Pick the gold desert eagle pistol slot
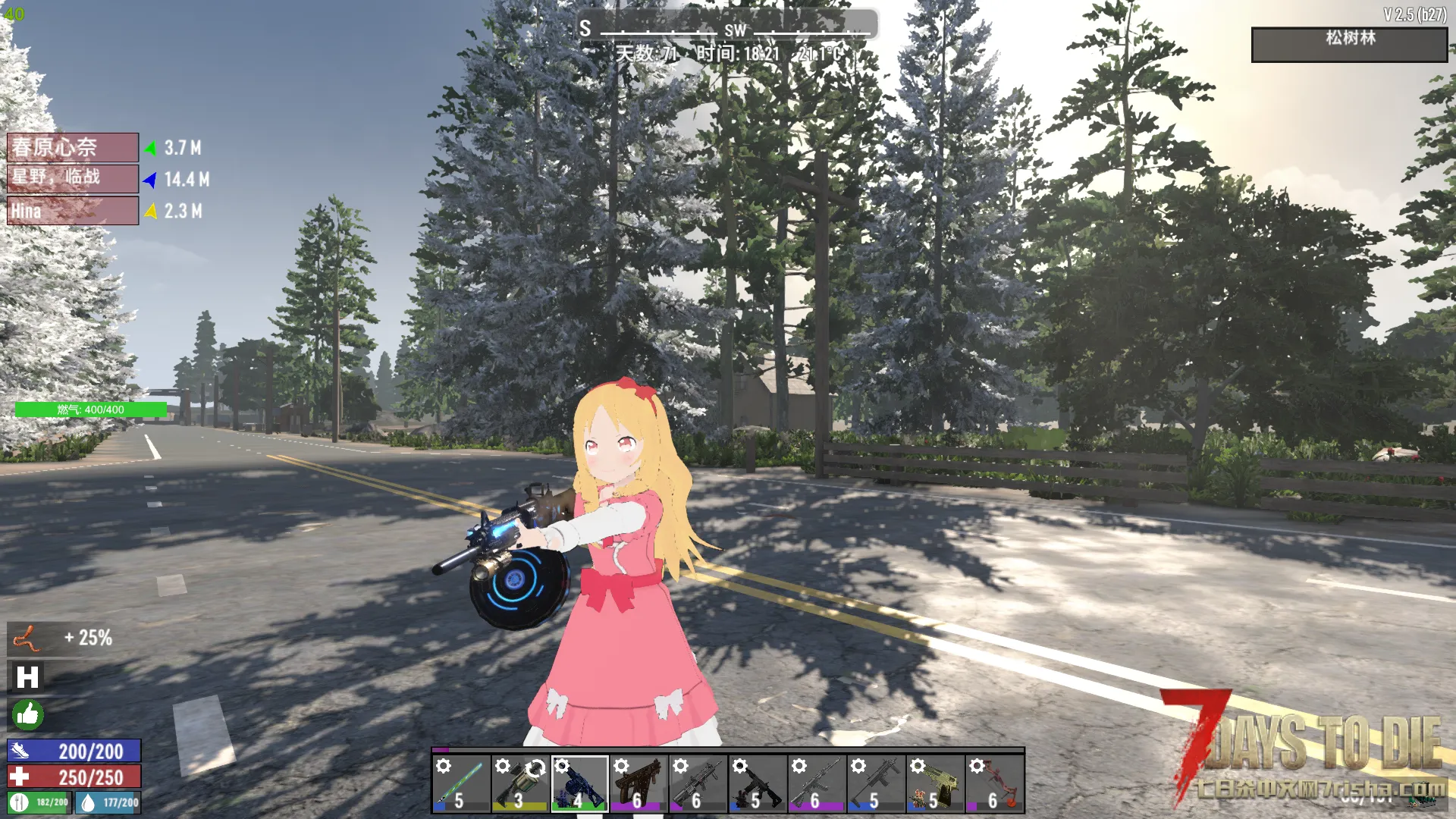 click(x=935, y=784)
